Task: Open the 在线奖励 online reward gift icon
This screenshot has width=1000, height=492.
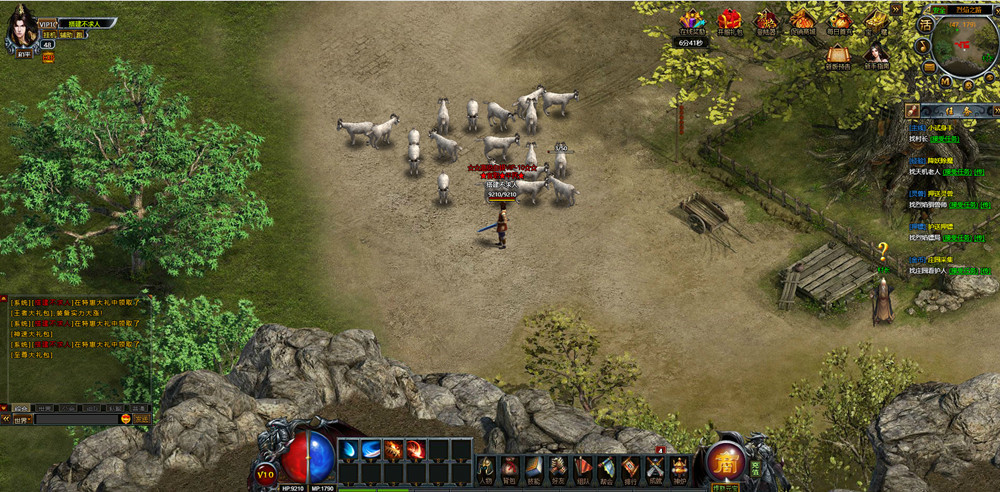Action: click(692, 22)
